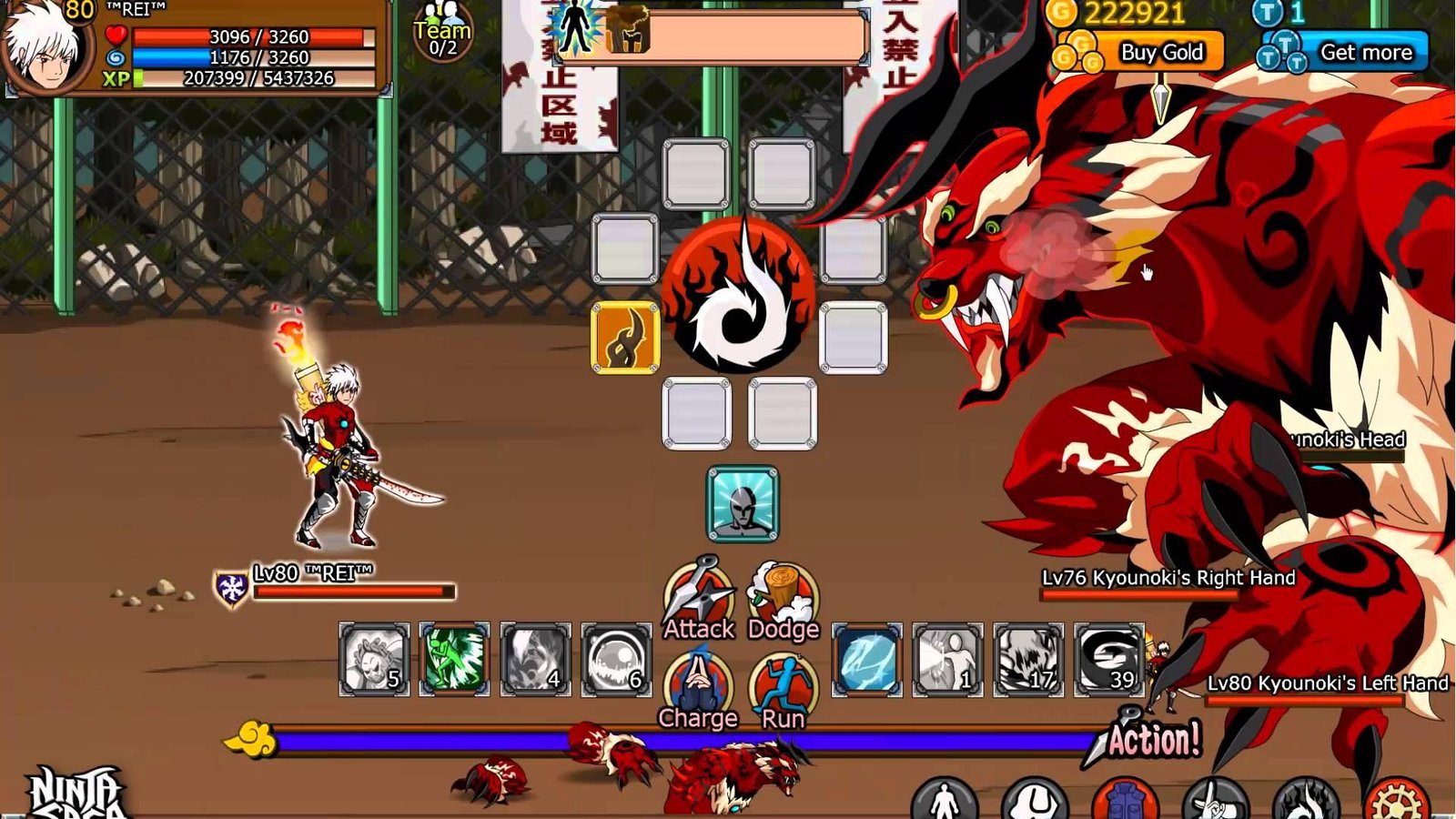Click the Buy Gold button

coord(1162,53)
